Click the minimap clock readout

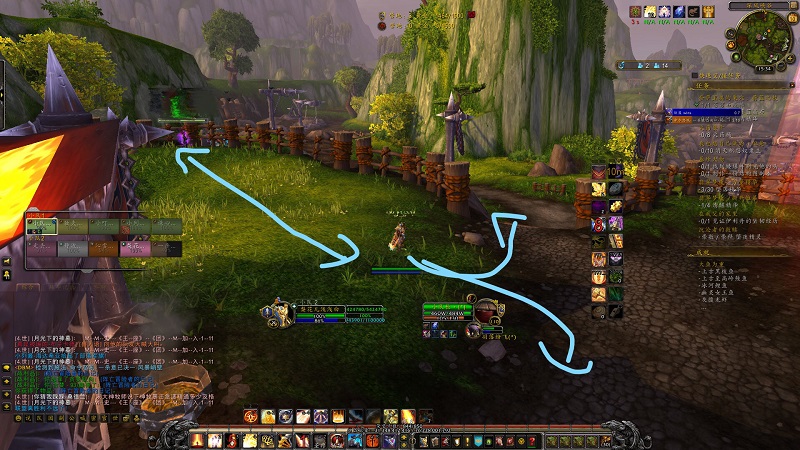click(763, 69)
